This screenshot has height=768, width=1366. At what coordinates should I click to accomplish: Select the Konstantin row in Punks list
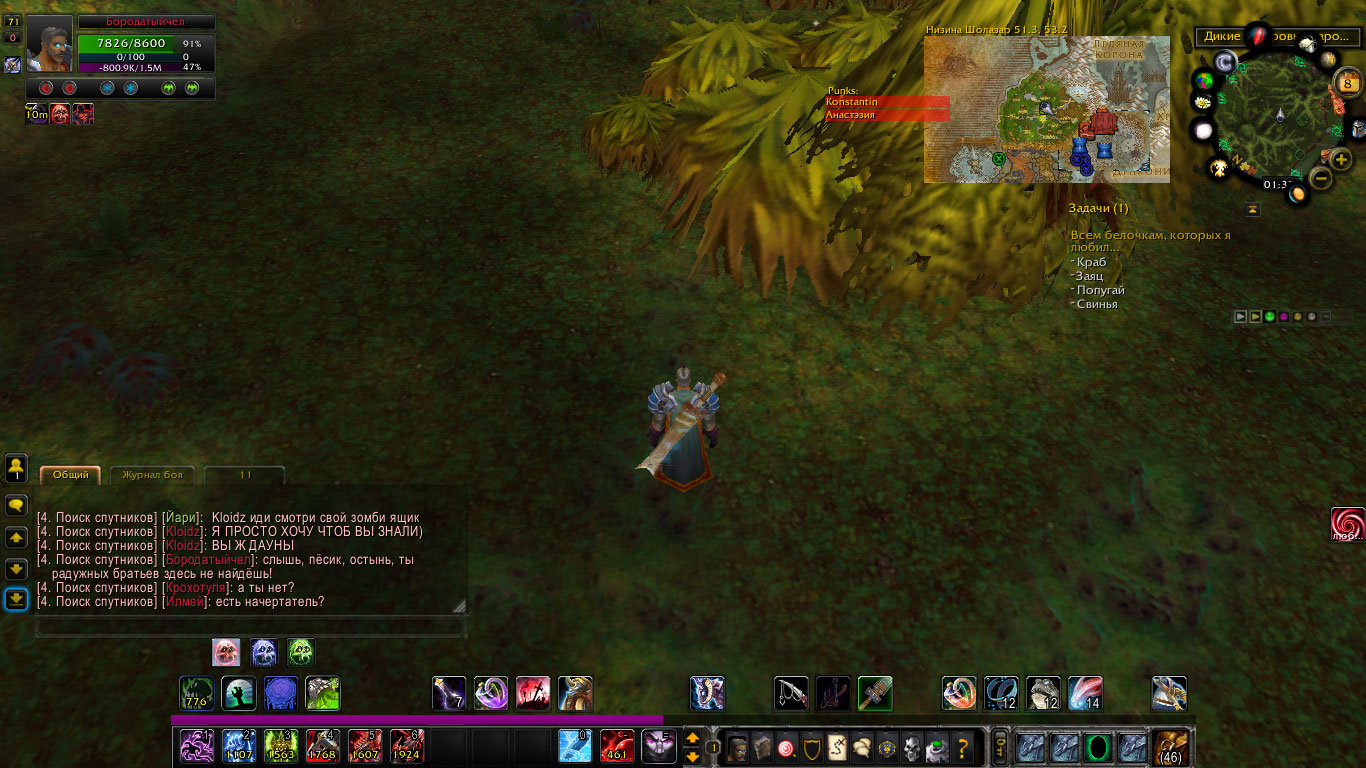point(886,102)
